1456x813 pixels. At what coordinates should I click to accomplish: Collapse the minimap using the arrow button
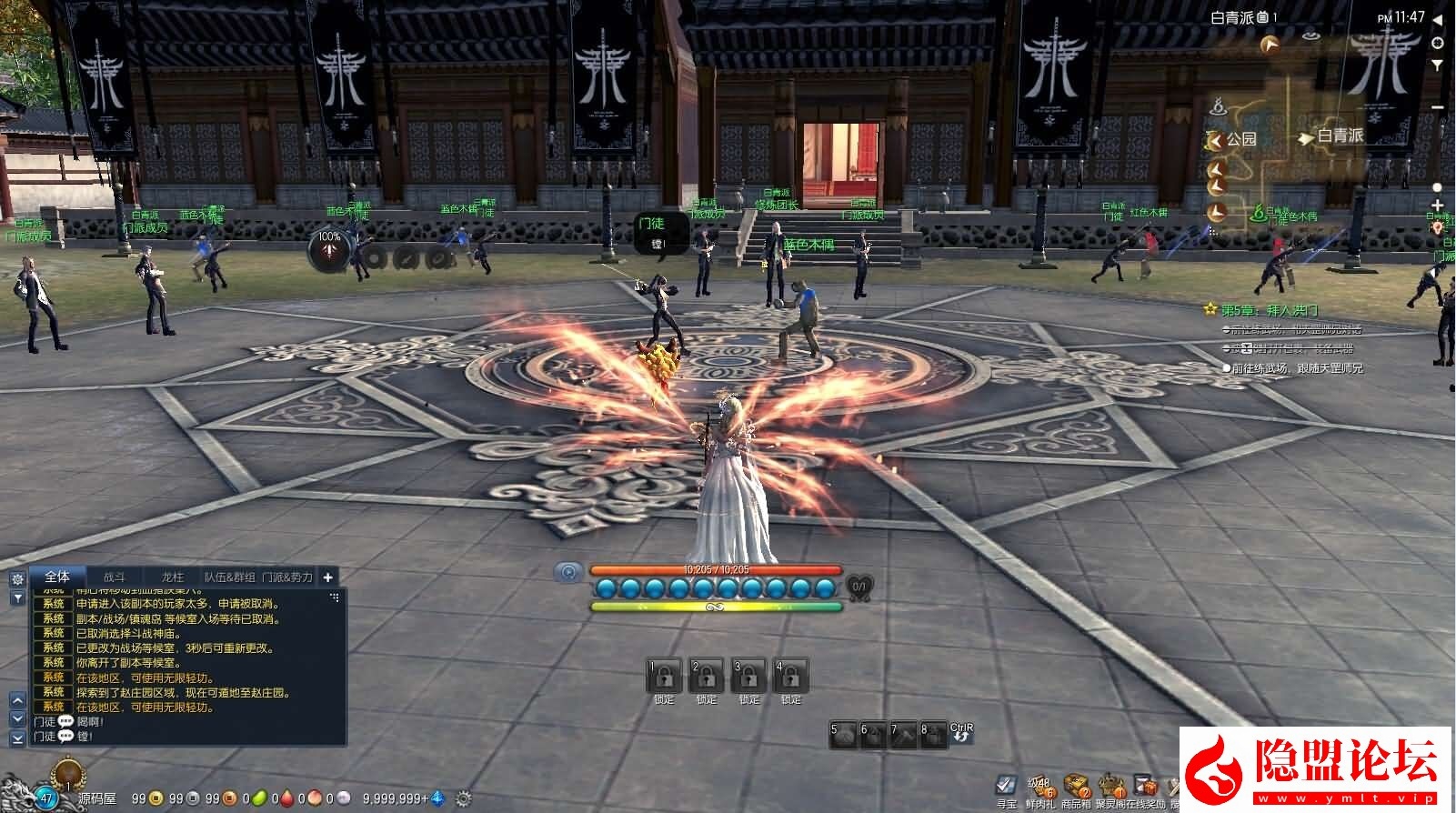click(1438, 20)
